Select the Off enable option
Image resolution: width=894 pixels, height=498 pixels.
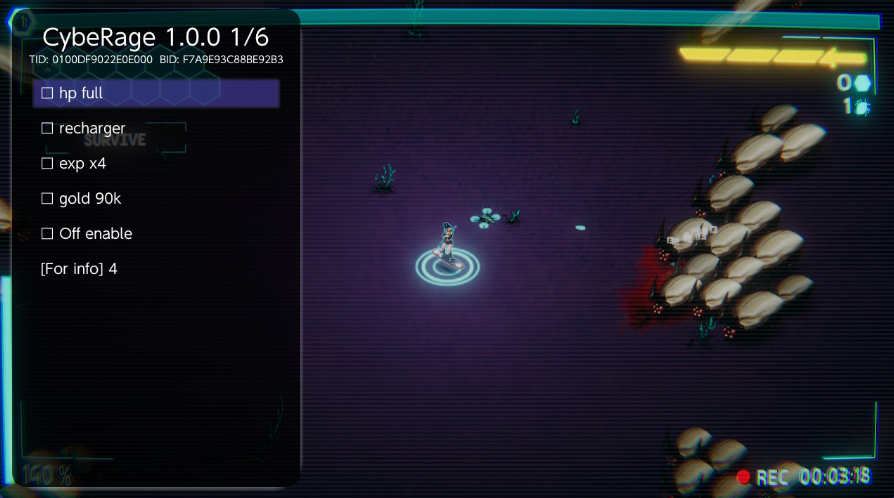coord(86,234)
